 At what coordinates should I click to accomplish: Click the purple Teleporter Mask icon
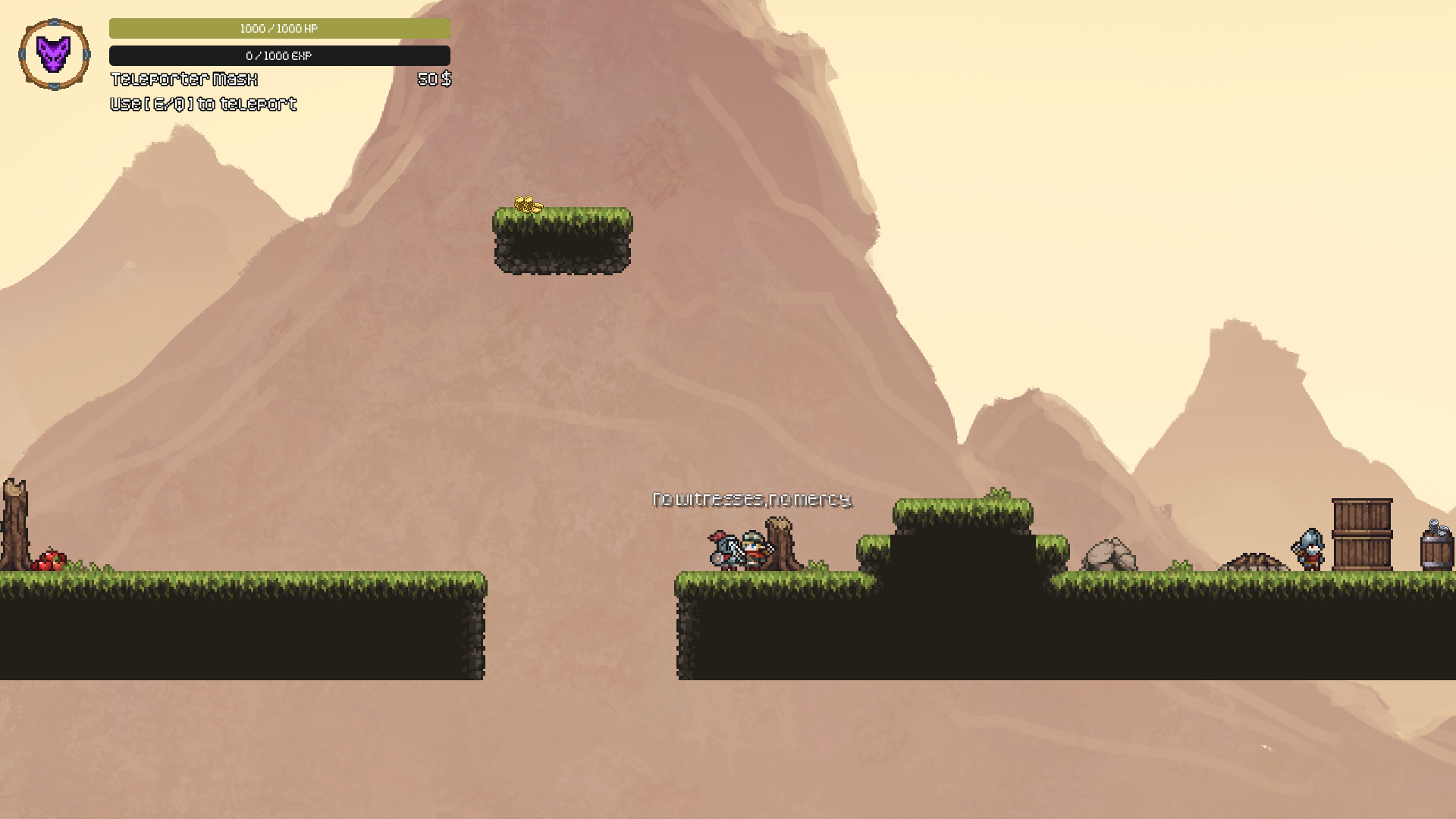point(54,55)
